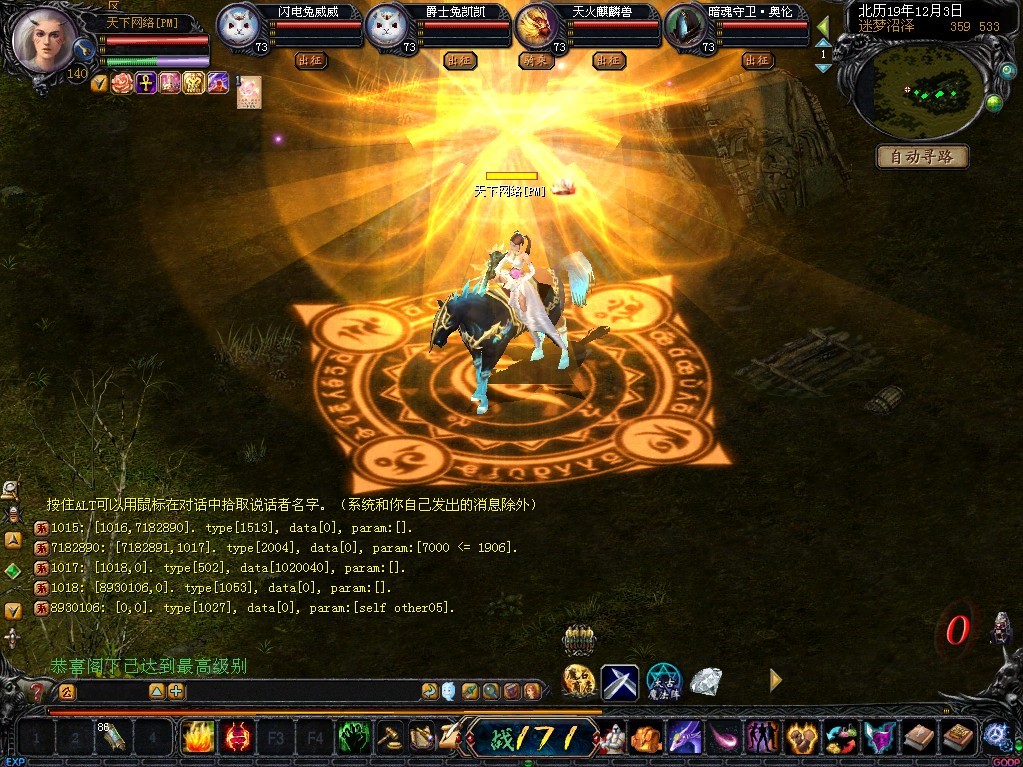Send out 暗魂守卫·奥伦 via 出征
The image size is (1023, 767).
(759, 61)
